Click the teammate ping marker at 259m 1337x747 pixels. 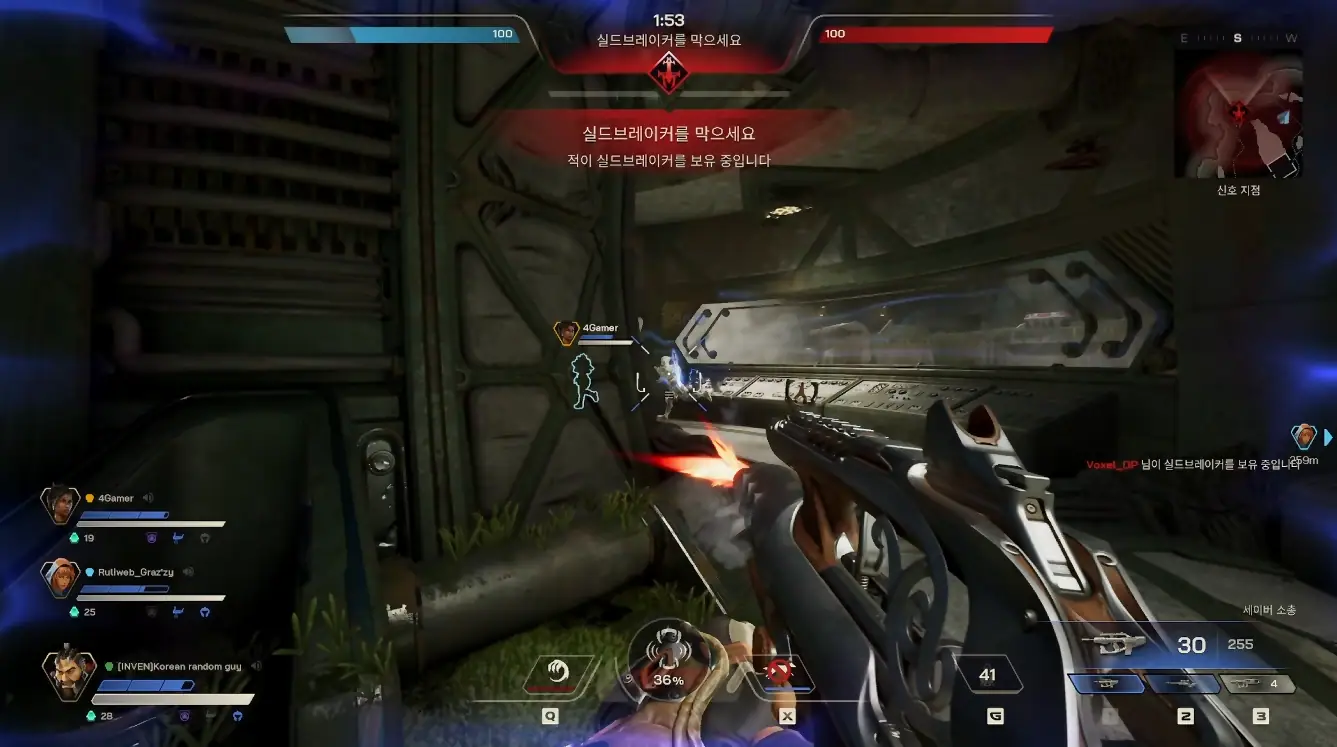click(1303, 436)
